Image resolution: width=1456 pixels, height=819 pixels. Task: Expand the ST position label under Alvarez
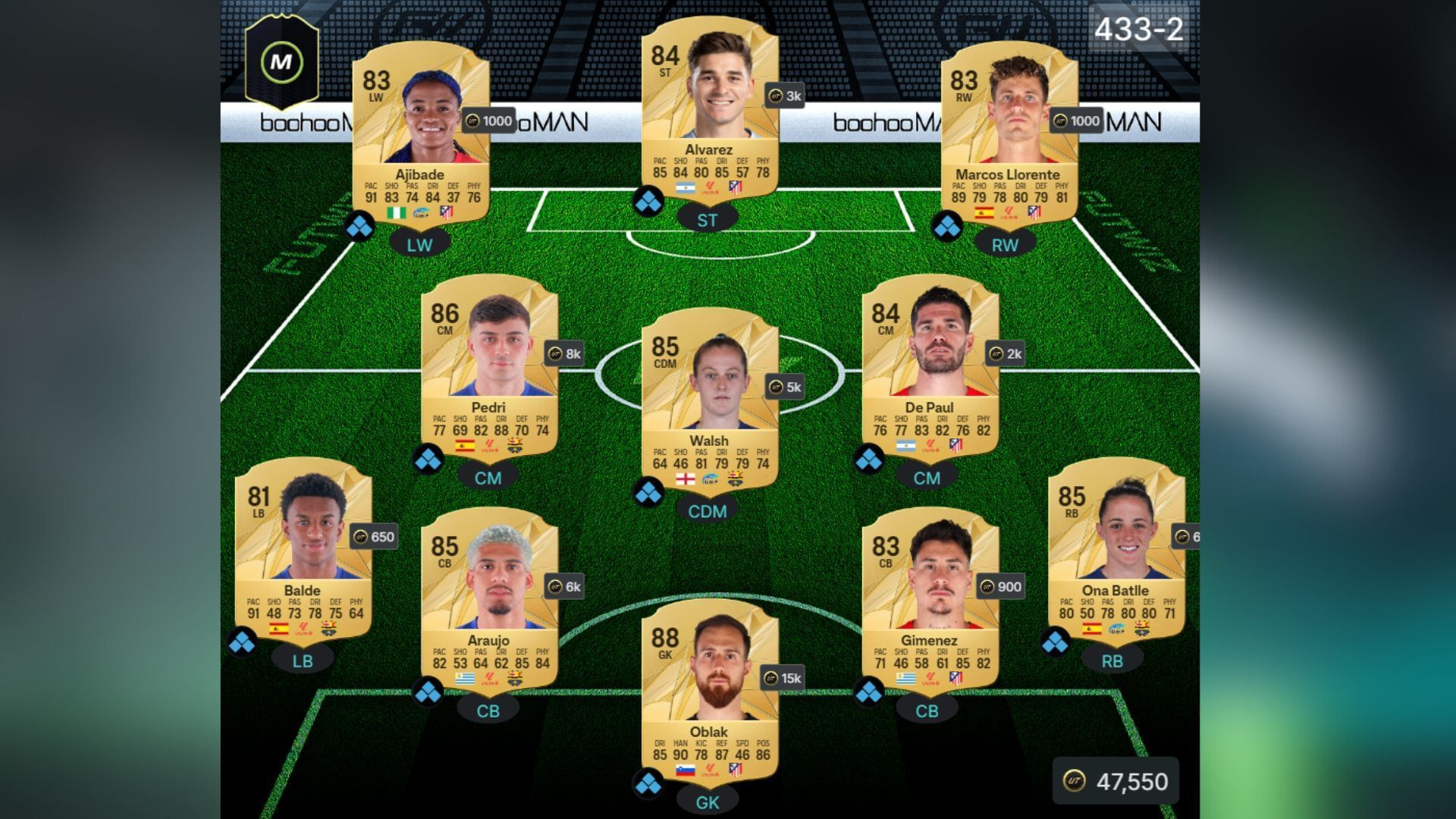[x=706, y=218]
